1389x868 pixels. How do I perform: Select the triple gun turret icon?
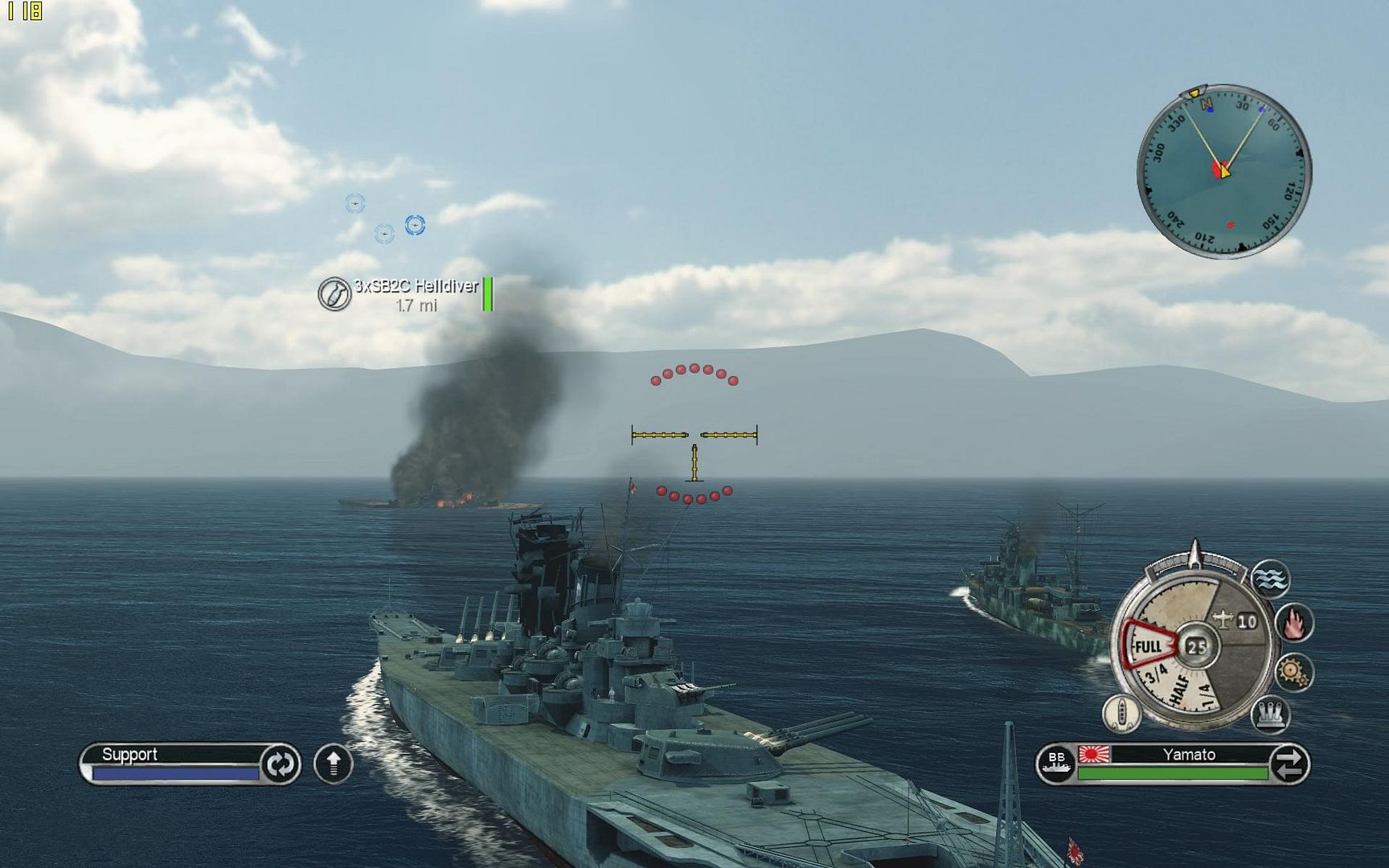pos(1271,714)
